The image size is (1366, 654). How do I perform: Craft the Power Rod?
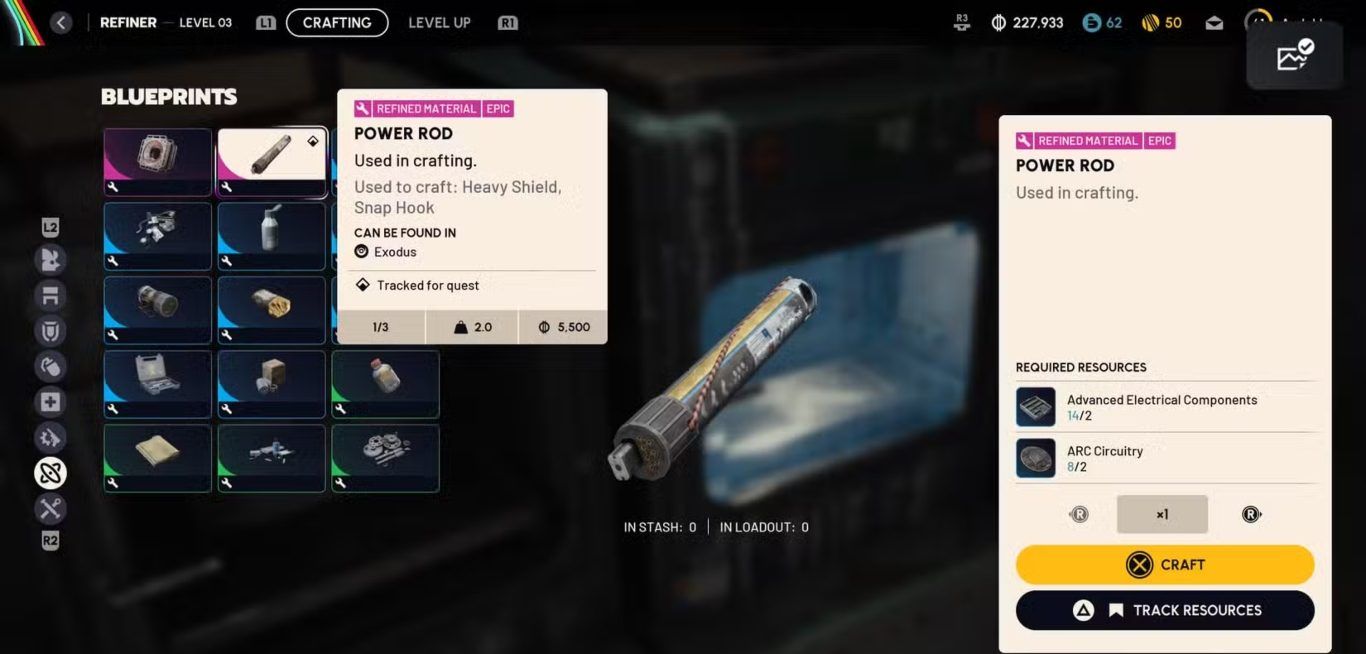pos(1165,565)
